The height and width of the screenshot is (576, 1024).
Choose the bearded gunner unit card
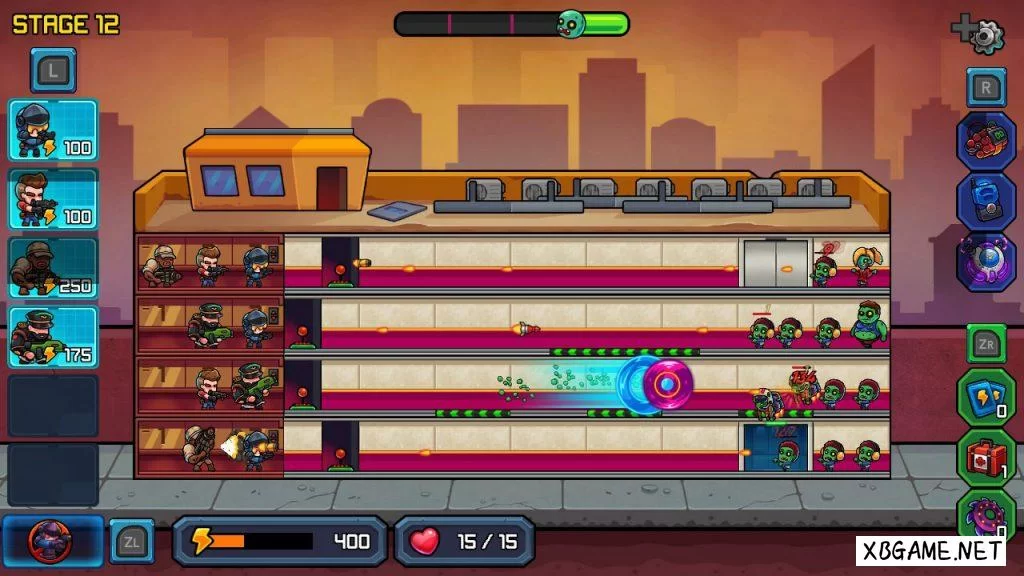pos(53,199)
